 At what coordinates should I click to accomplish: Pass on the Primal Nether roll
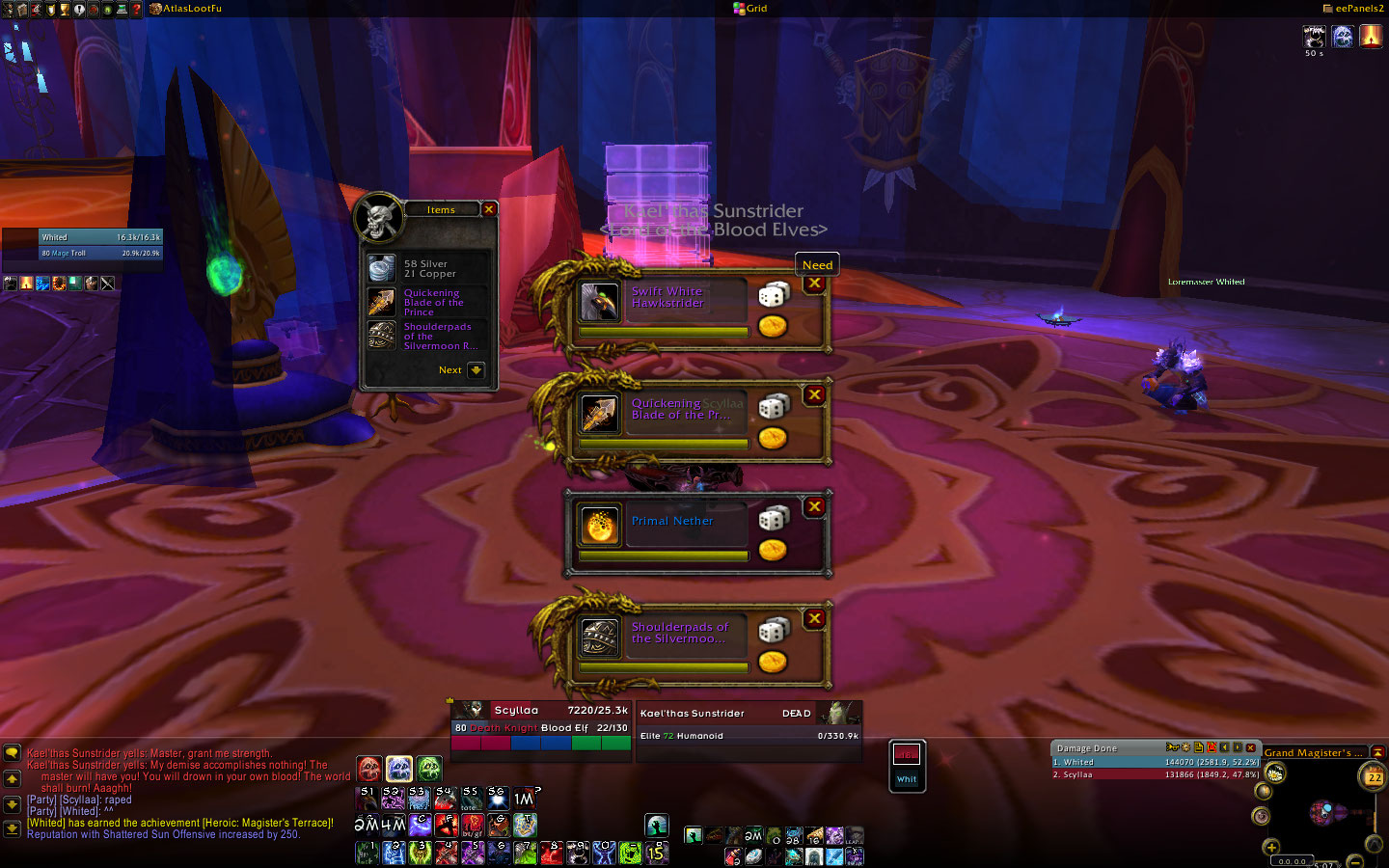coord(815,507)
